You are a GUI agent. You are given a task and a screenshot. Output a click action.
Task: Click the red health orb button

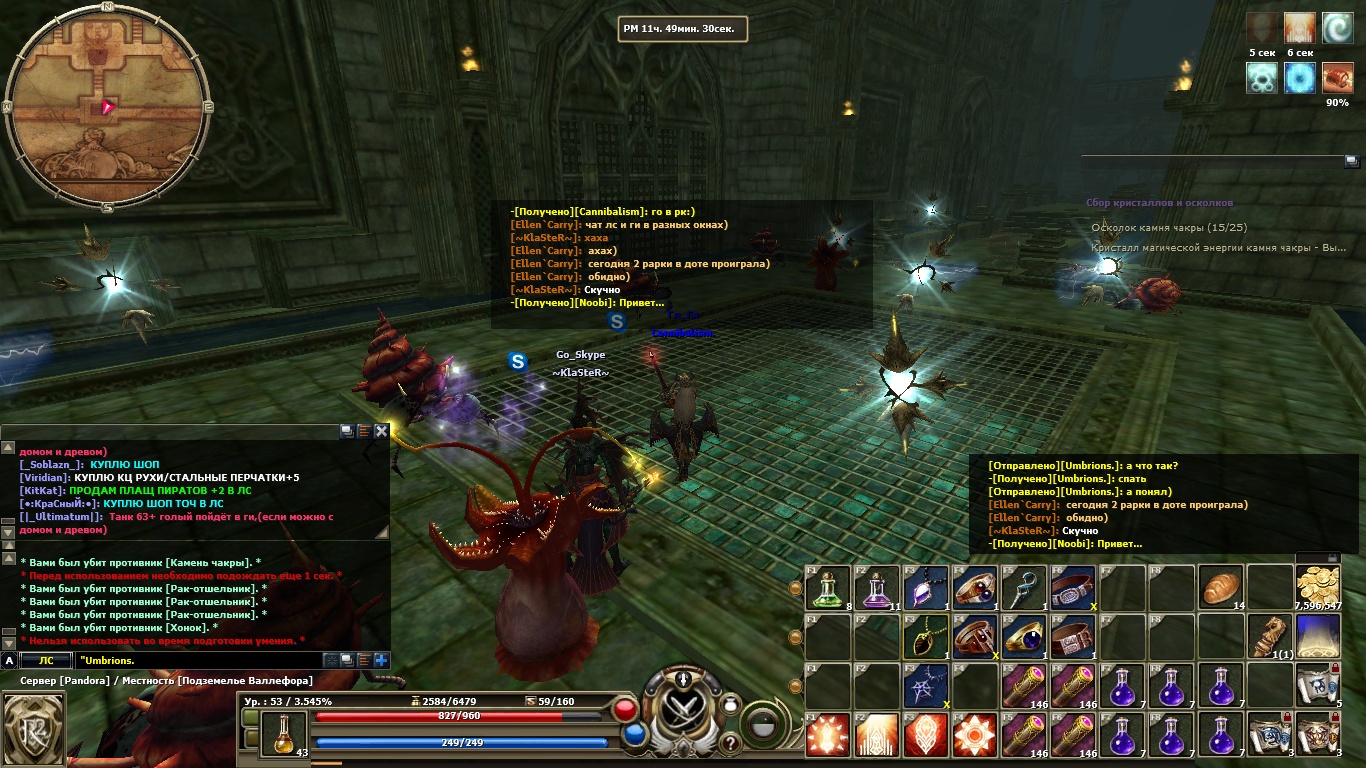click(626, 710)
